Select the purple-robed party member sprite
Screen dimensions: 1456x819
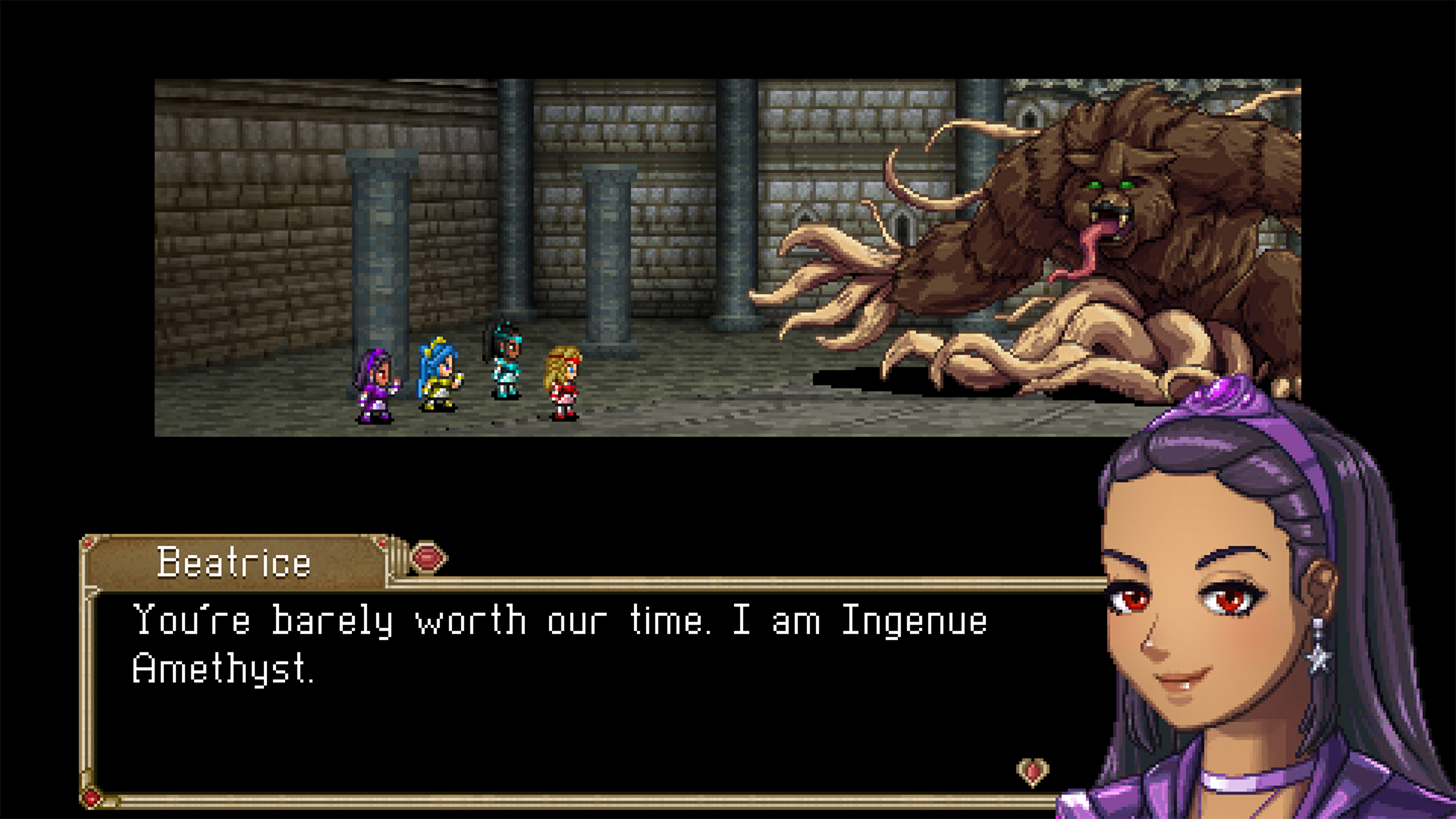(374, 383)
